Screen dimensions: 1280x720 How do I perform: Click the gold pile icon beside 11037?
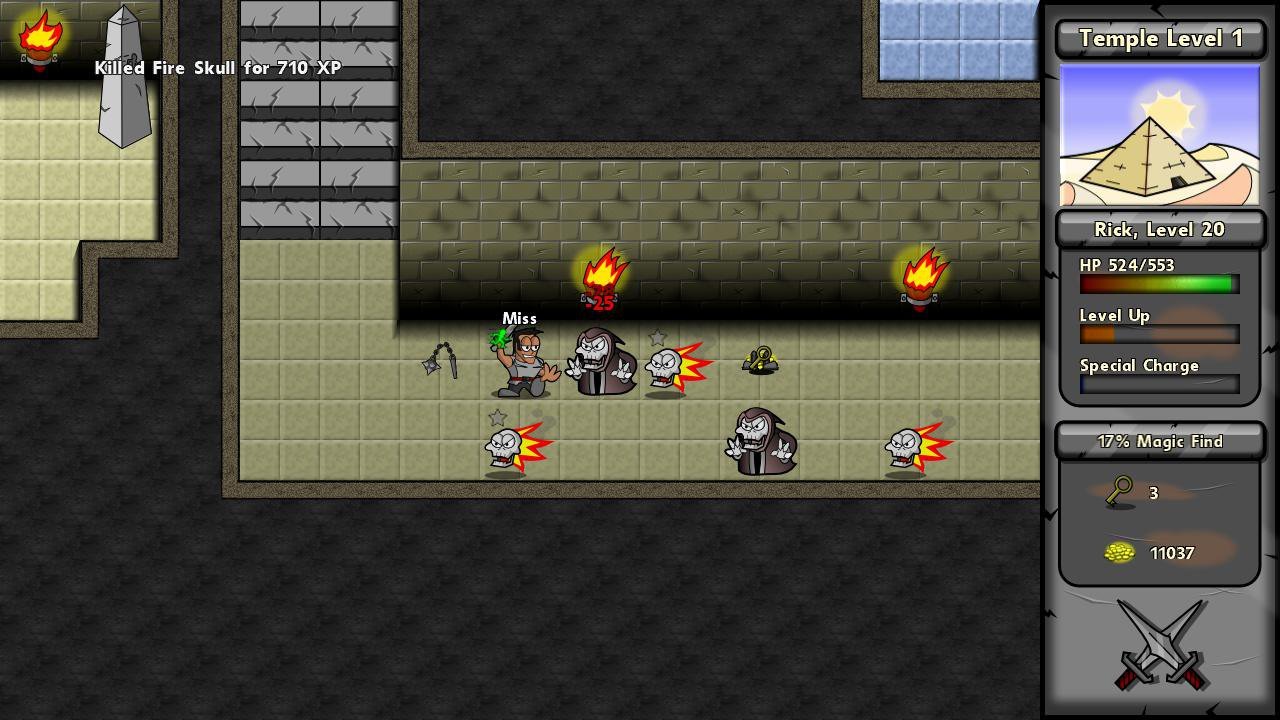pyautogui.click(x=1118, y=552)
